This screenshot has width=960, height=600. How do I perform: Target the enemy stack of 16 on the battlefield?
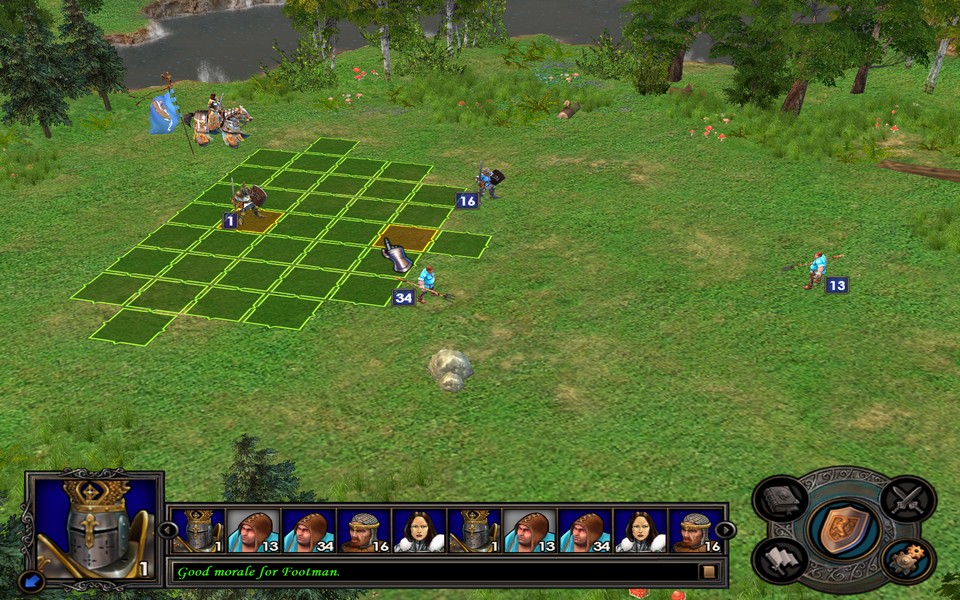click(x=488, y=182)
